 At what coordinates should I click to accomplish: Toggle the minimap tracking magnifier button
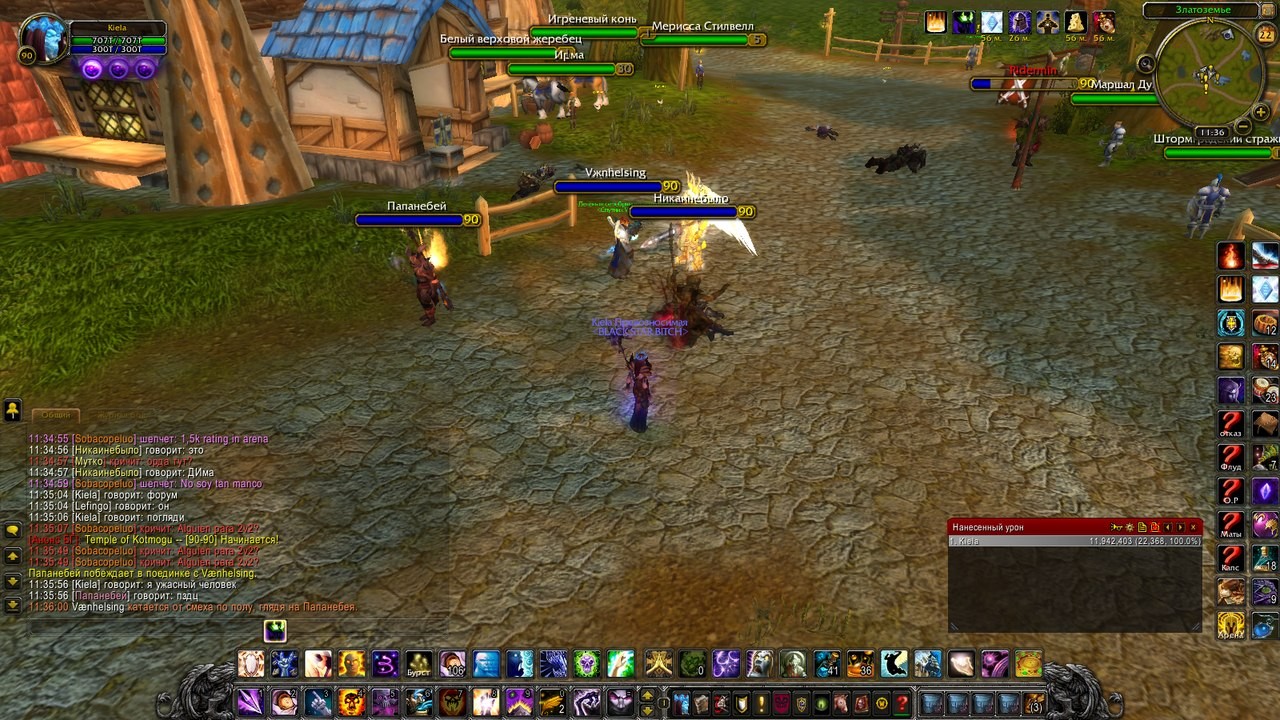click(x=1146, y=64)
